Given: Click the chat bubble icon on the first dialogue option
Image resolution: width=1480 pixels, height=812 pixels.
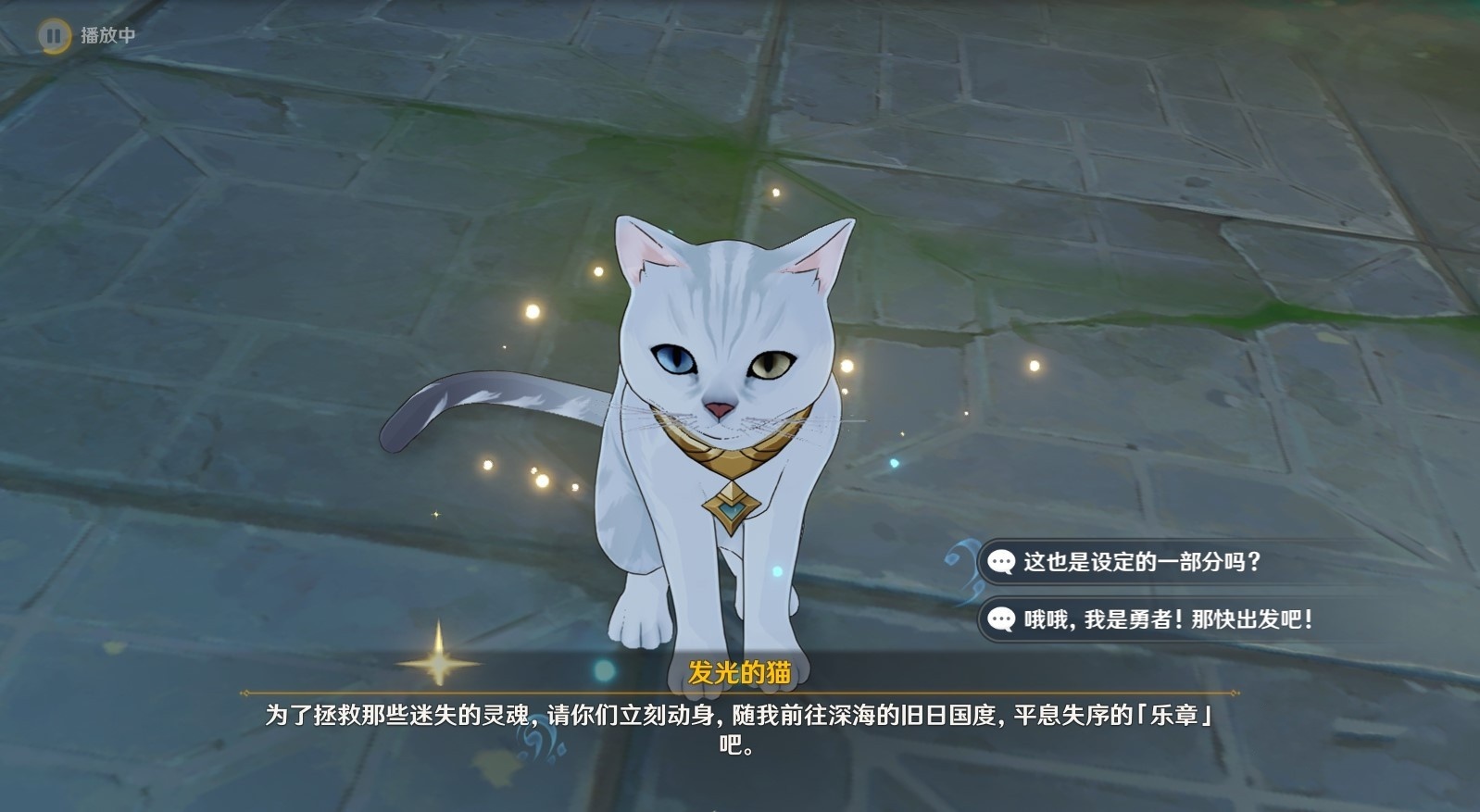Looking at the screenshot, I should [x=1003, y=559].
